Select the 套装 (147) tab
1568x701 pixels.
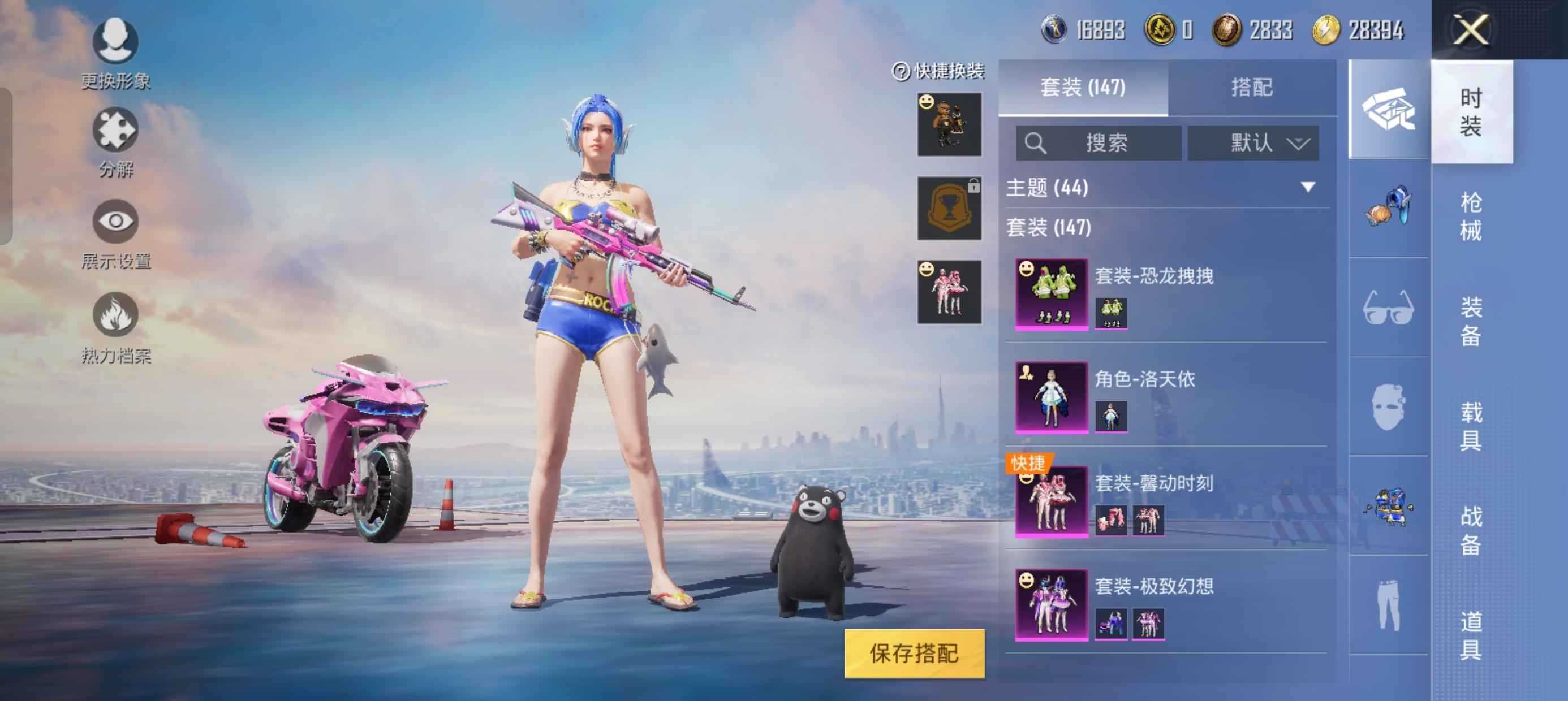pos(1083,88)
